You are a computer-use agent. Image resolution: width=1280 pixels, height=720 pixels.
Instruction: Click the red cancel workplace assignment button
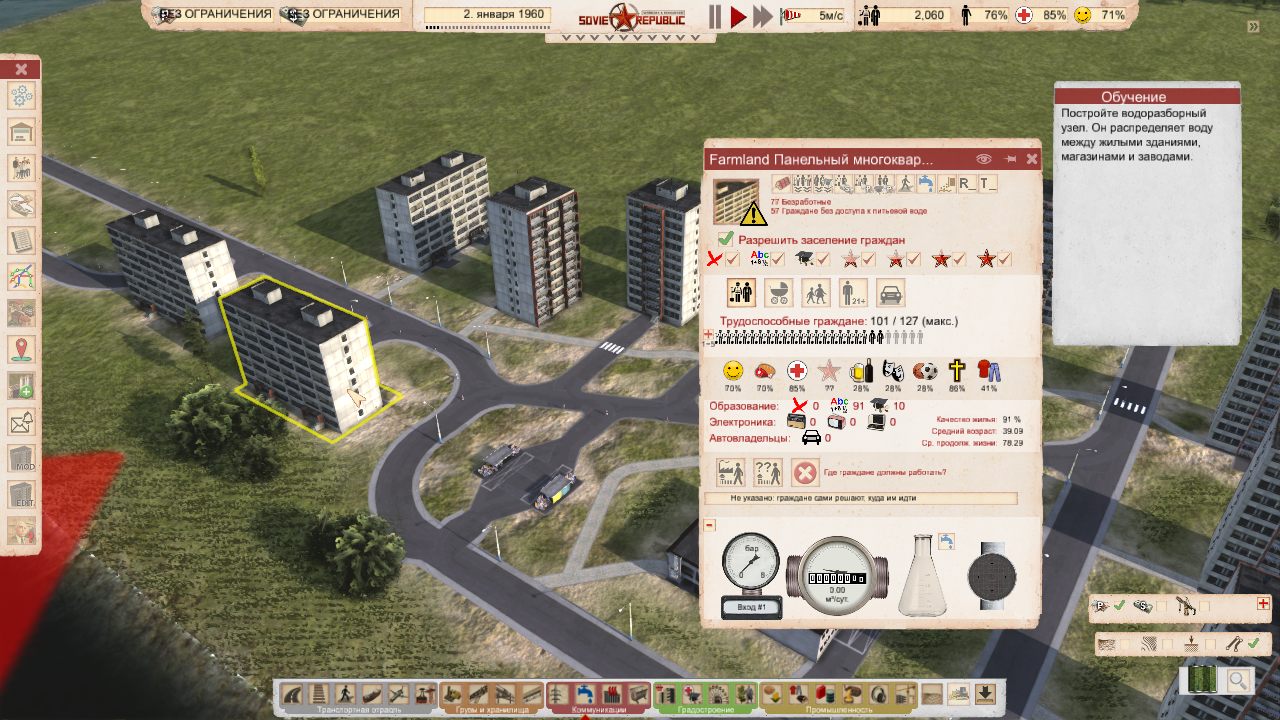(x=805, y=472)
